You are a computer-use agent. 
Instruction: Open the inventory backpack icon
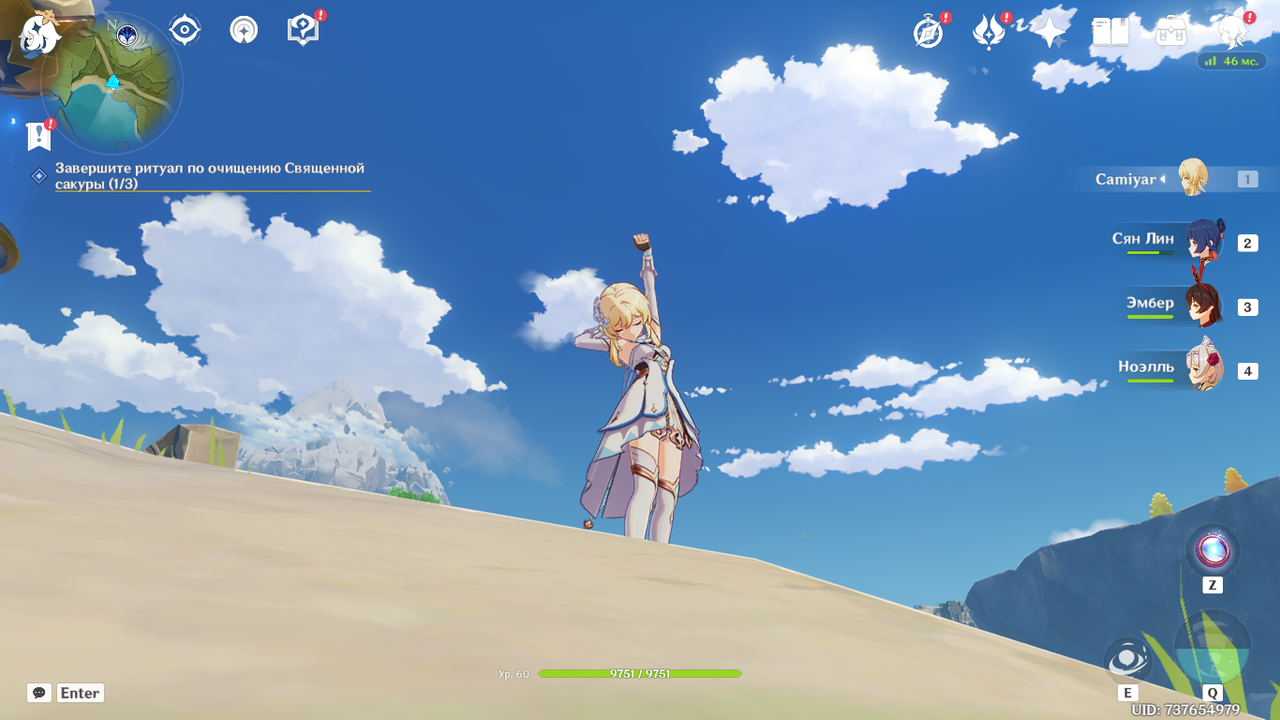[x=1171, y=32]
